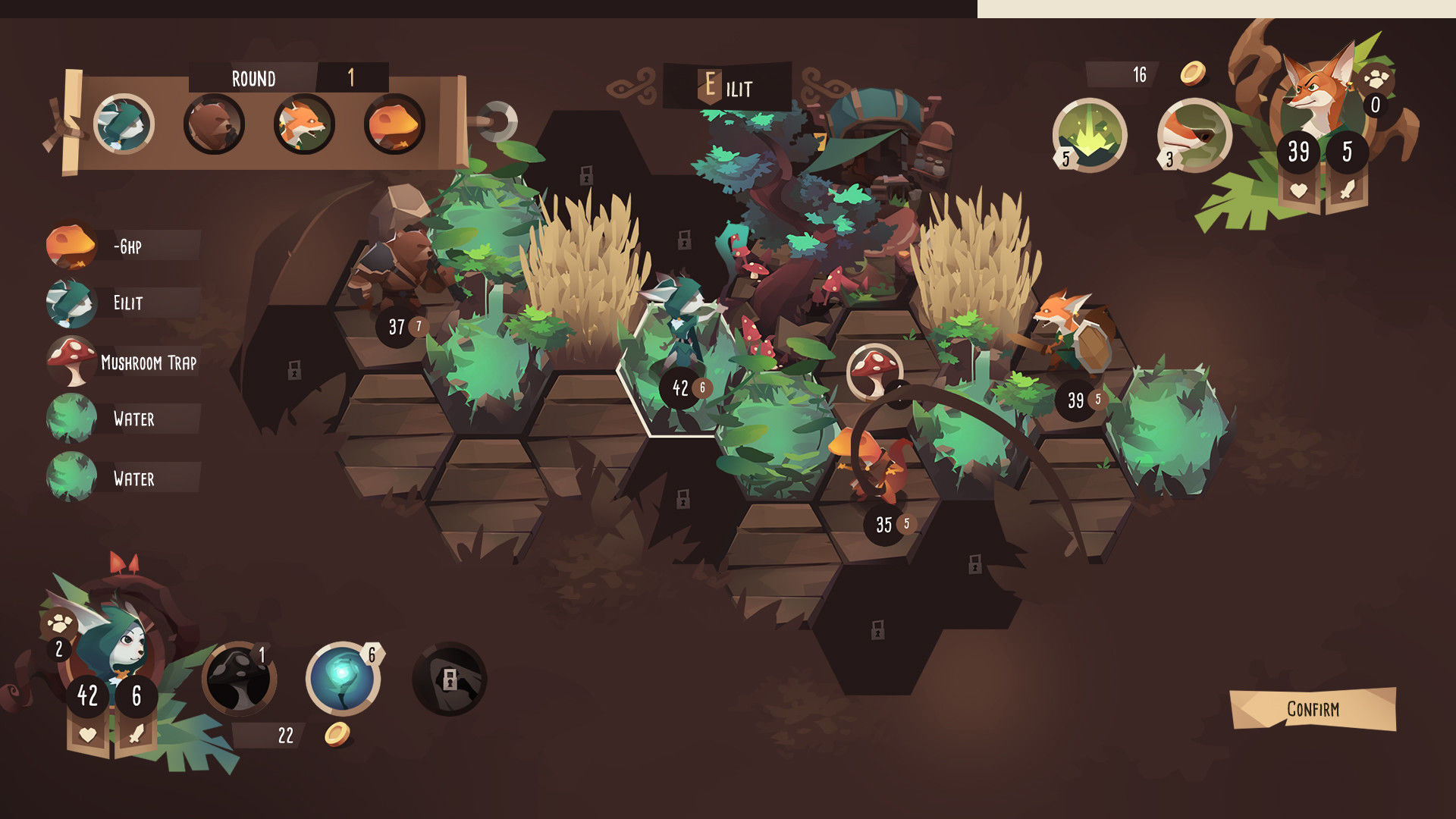This screenshot has height=819, width=1456.
Task: Select the Eilit entry in the action log
Action: [x=125, y=303]
